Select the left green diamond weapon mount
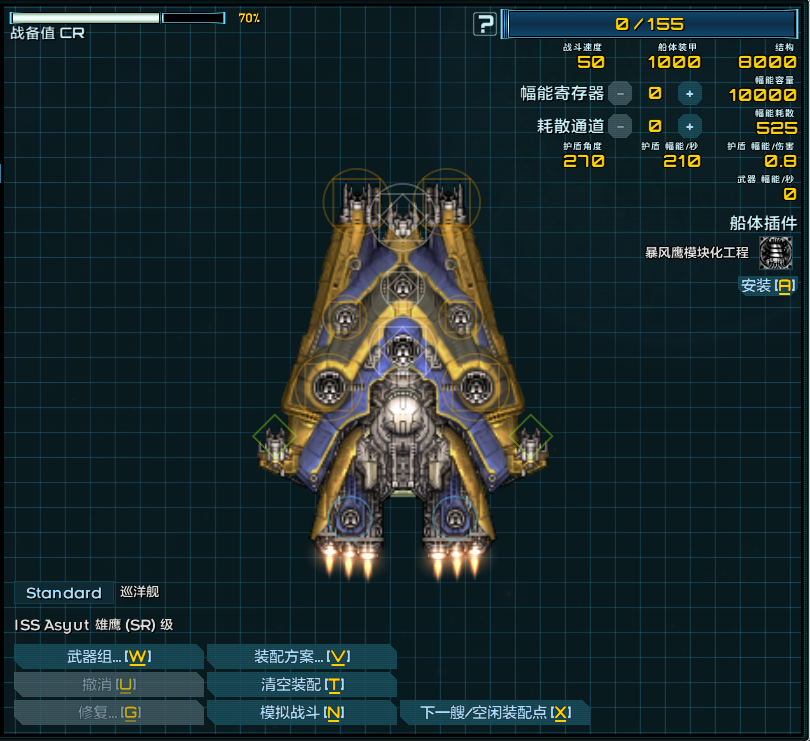This screenshot has height=741, width=810. click(272, 437)
